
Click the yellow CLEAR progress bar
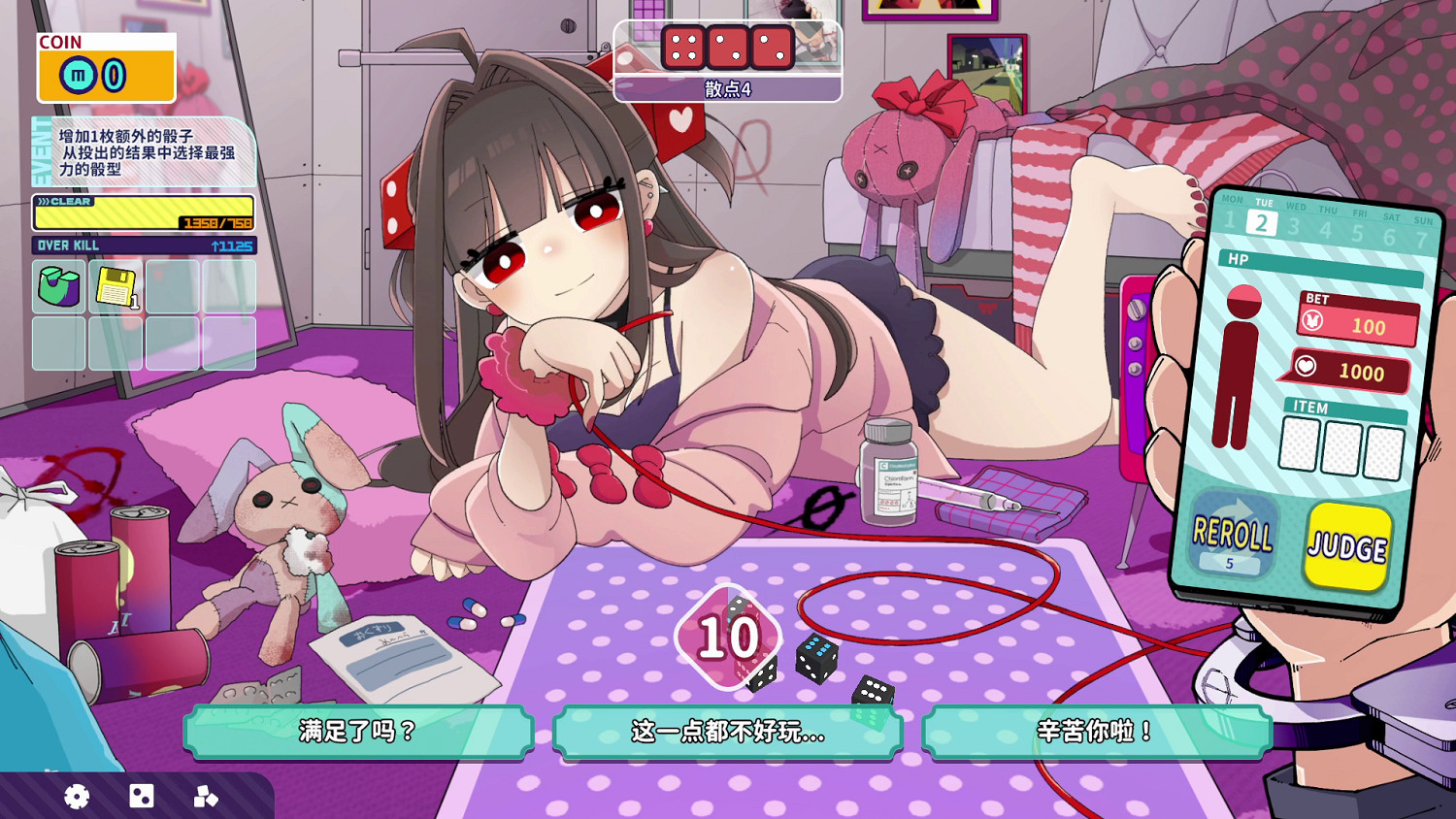point(142,213)
